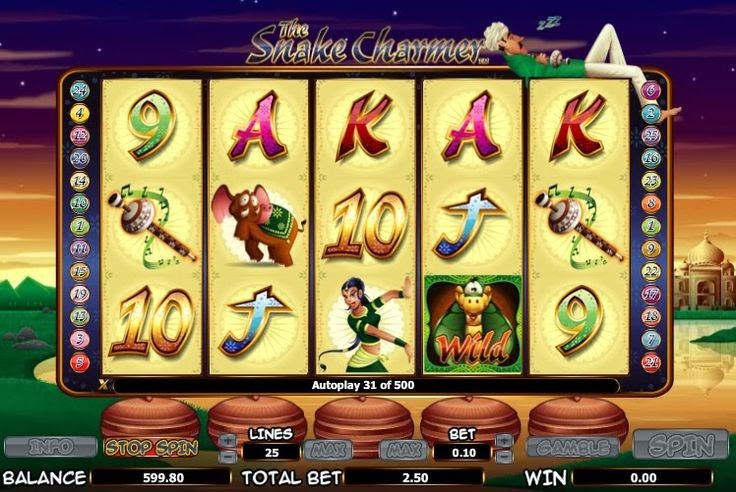Stop autoplay with STOP SPIN
Image resolution: width=736 pixels, height=492 pixels.
[x=150, y=446]
